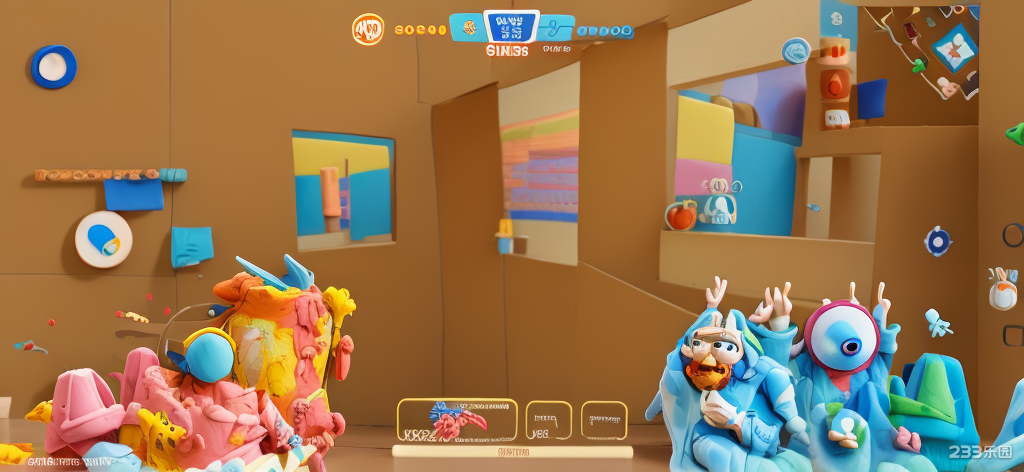Select the white round icon with blue shape

coord(103,239)
